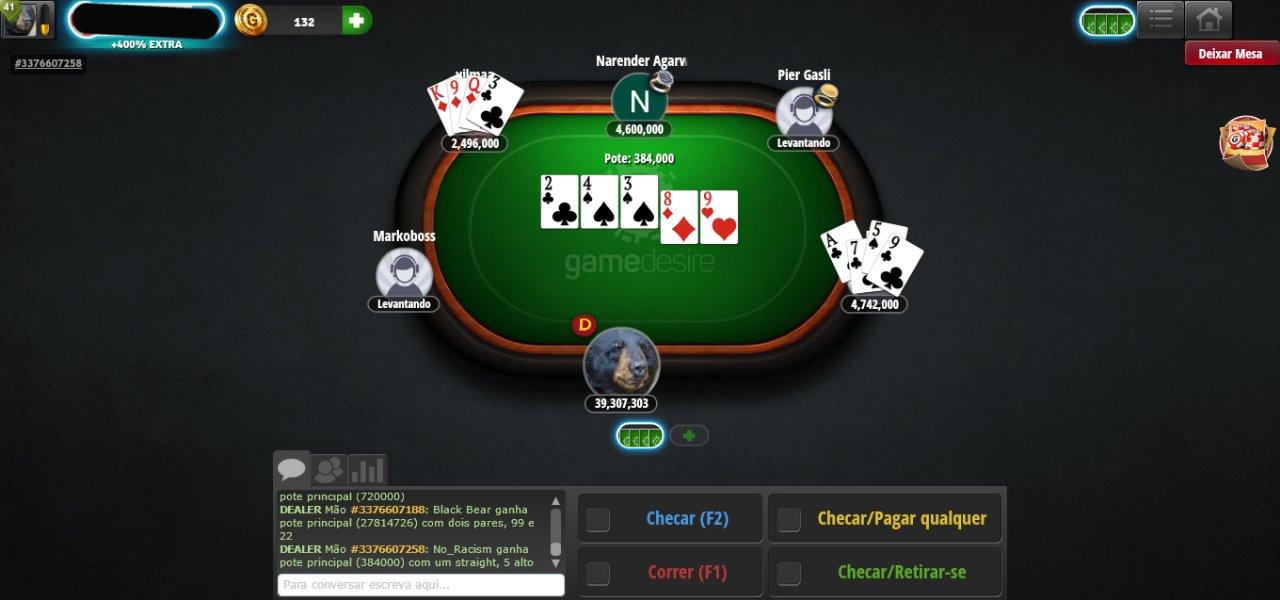This screenshot has height=600, width=1280.
Task: Buy more gold with the green plus
Action: click(356, 20)
